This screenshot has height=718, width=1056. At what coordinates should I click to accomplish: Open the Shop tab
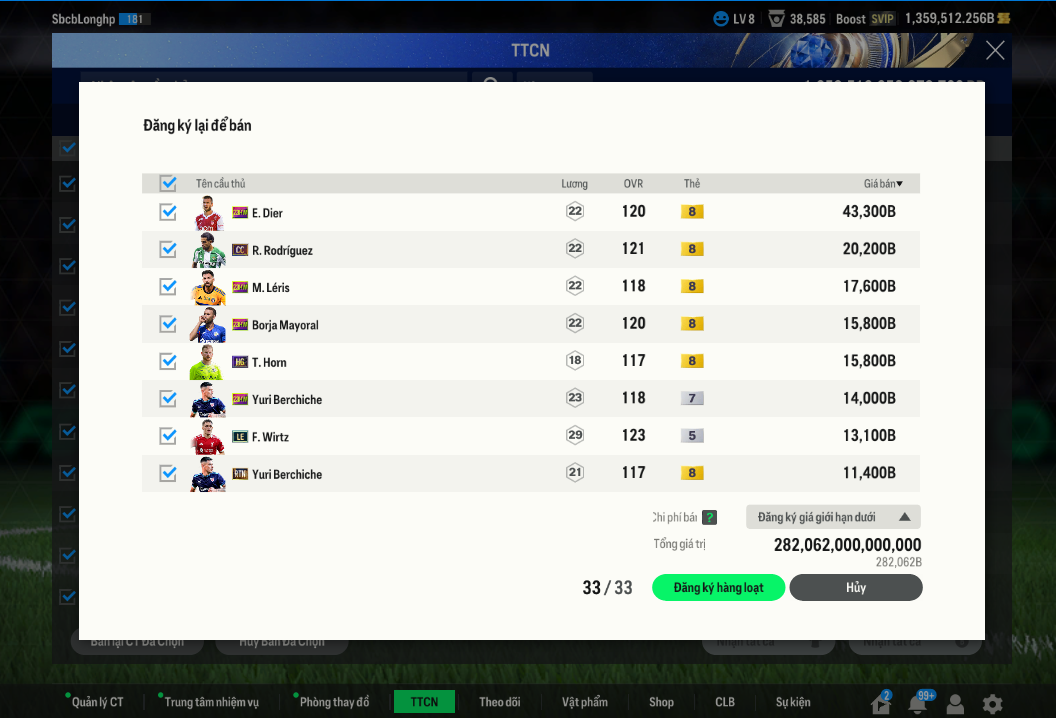click(x=661, y=702)
